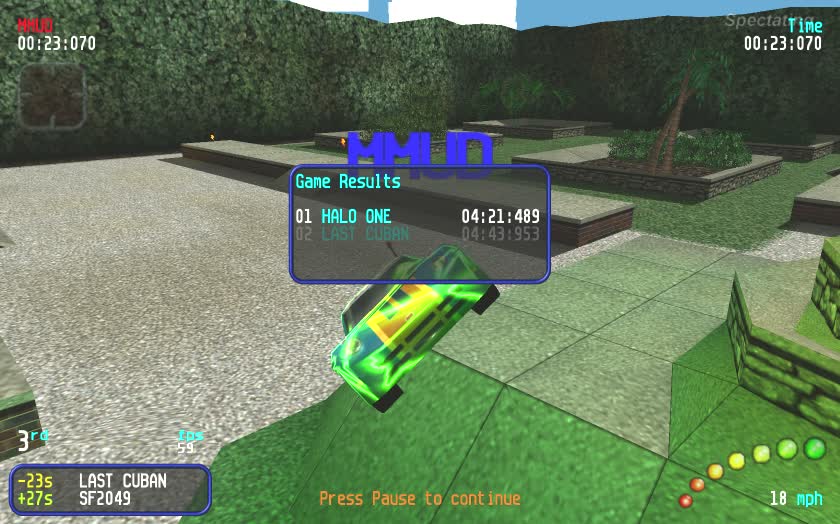Viewport: 840px width, 524px height.
Task: Click the pickup item slot icon
Action: pos(51,97)
